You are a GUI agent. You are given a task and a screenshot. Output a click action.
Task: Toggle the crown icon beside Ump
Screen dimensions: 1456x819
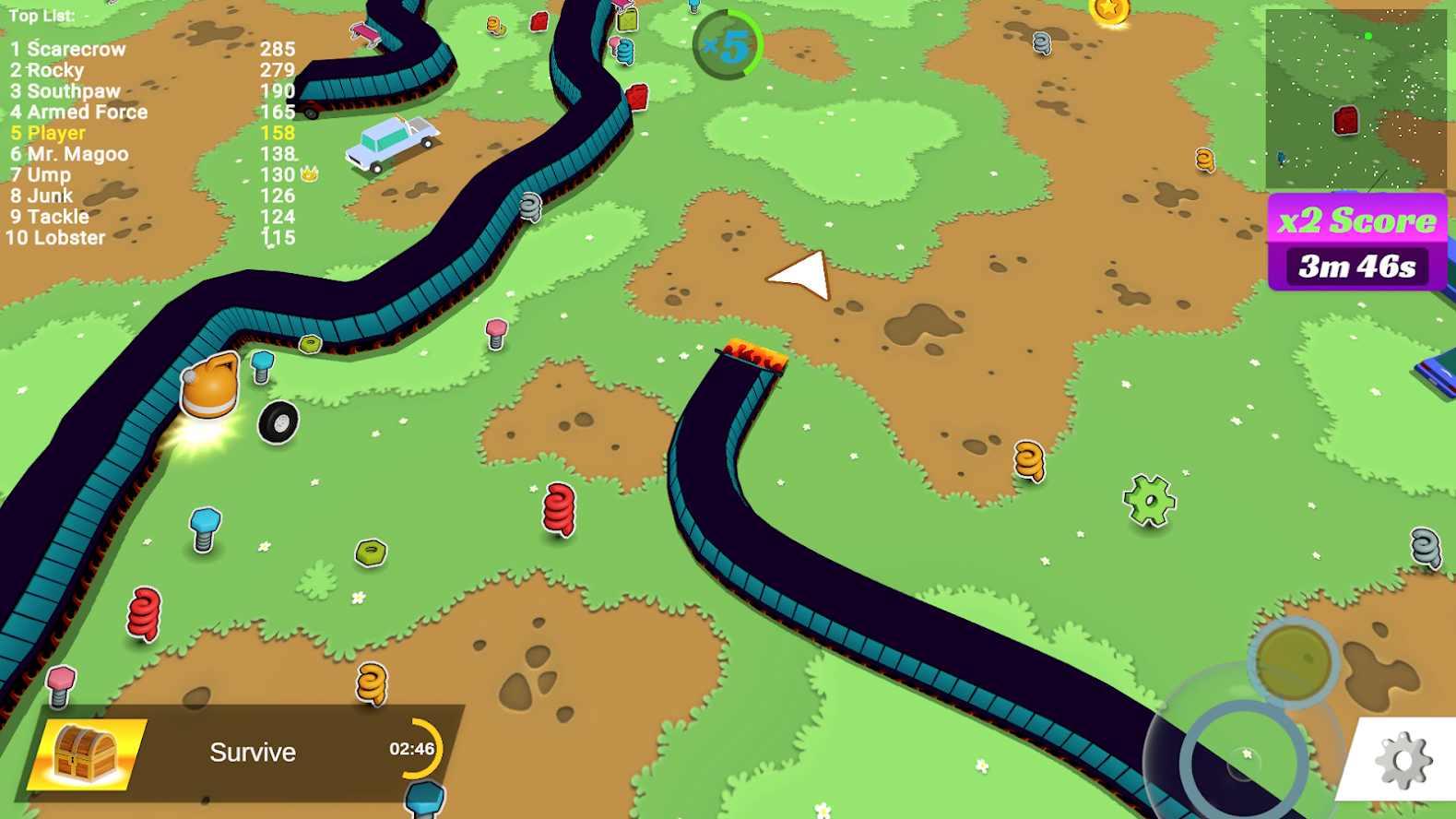click(311, 173)
